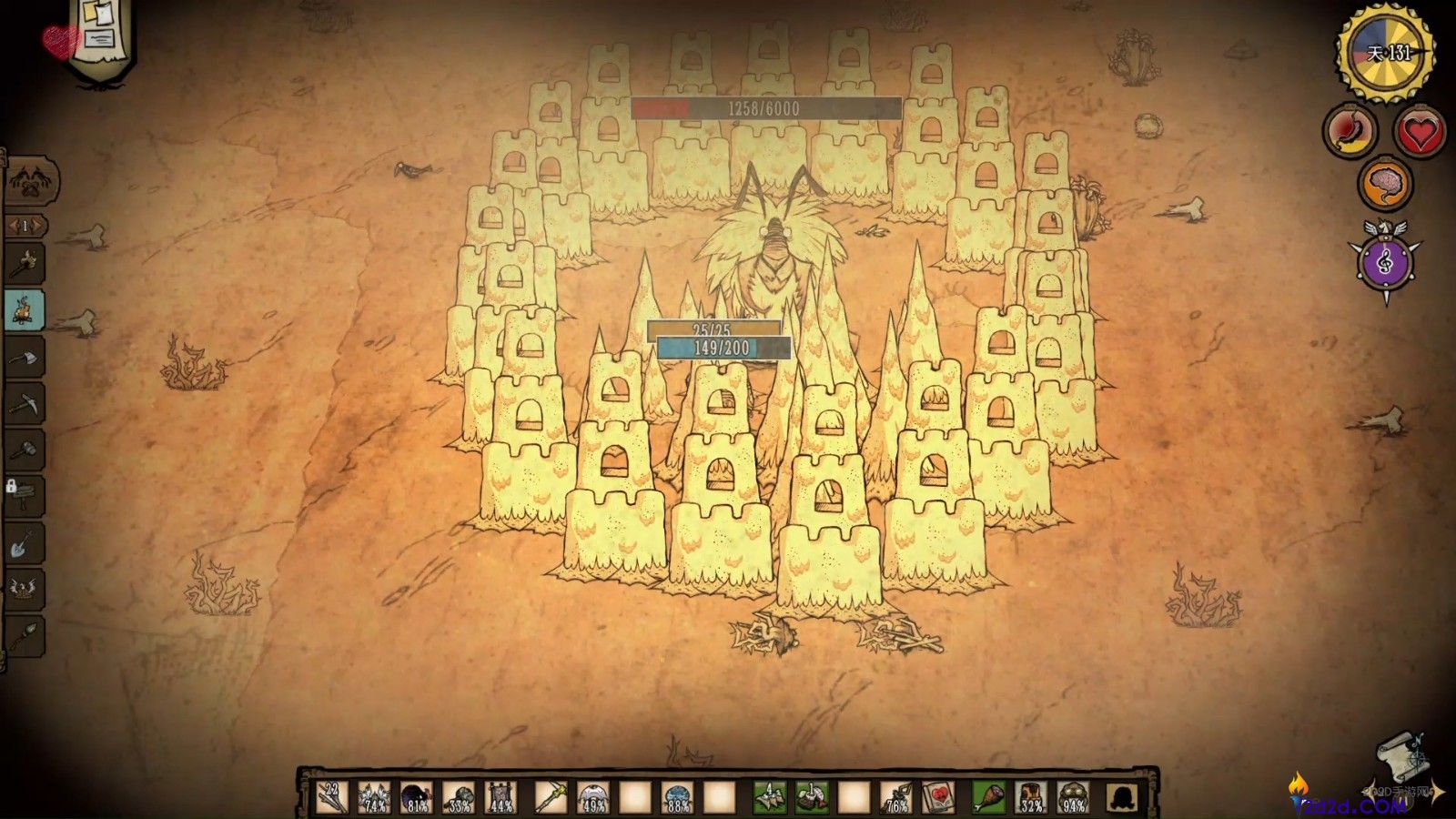The width and height of the screenshot is (1456, 819).
Task: Select the stack of 22 twigs
Action: coord(332,797)
